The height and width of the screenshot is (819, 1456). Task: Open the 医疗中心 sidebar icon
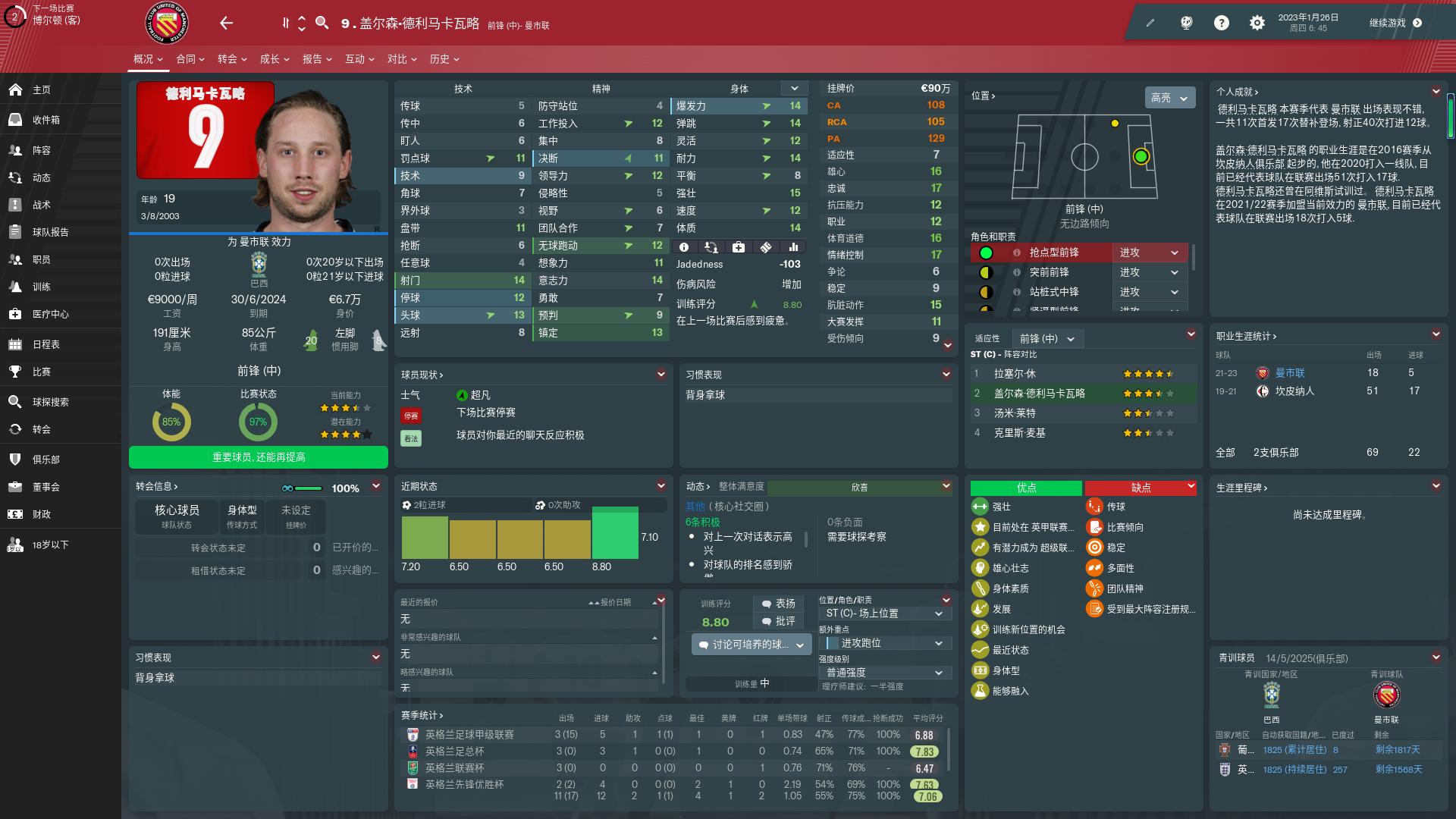click(x=15, y=314)
